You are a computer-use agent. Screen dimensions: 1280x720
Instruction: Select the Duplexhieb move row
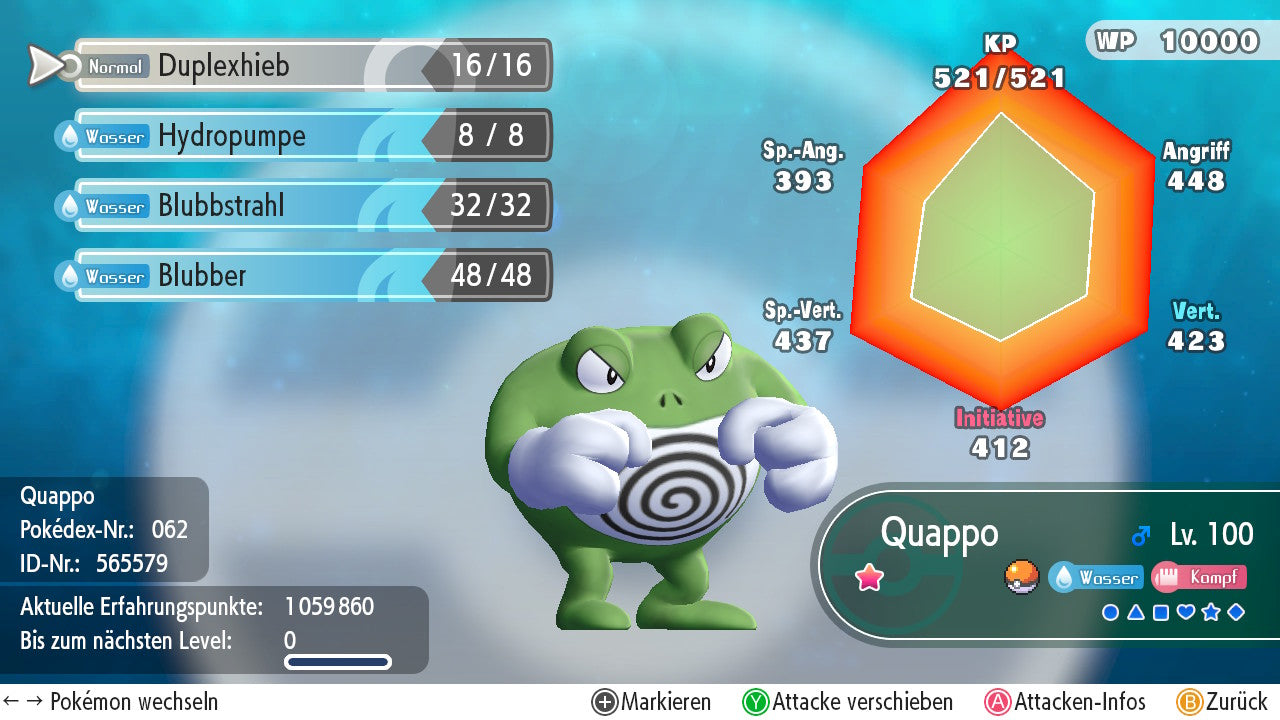pyautogui.click(x=310, y=66)
